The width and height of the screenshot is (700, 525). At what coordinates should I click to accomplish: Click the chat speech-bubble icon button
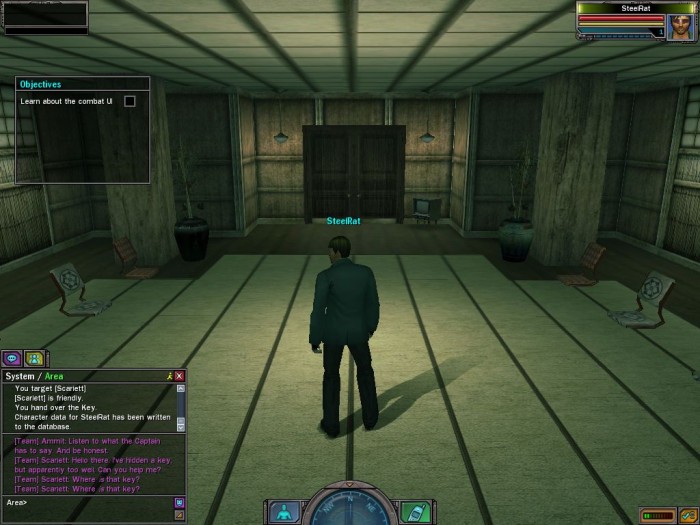tap(13, 358)
